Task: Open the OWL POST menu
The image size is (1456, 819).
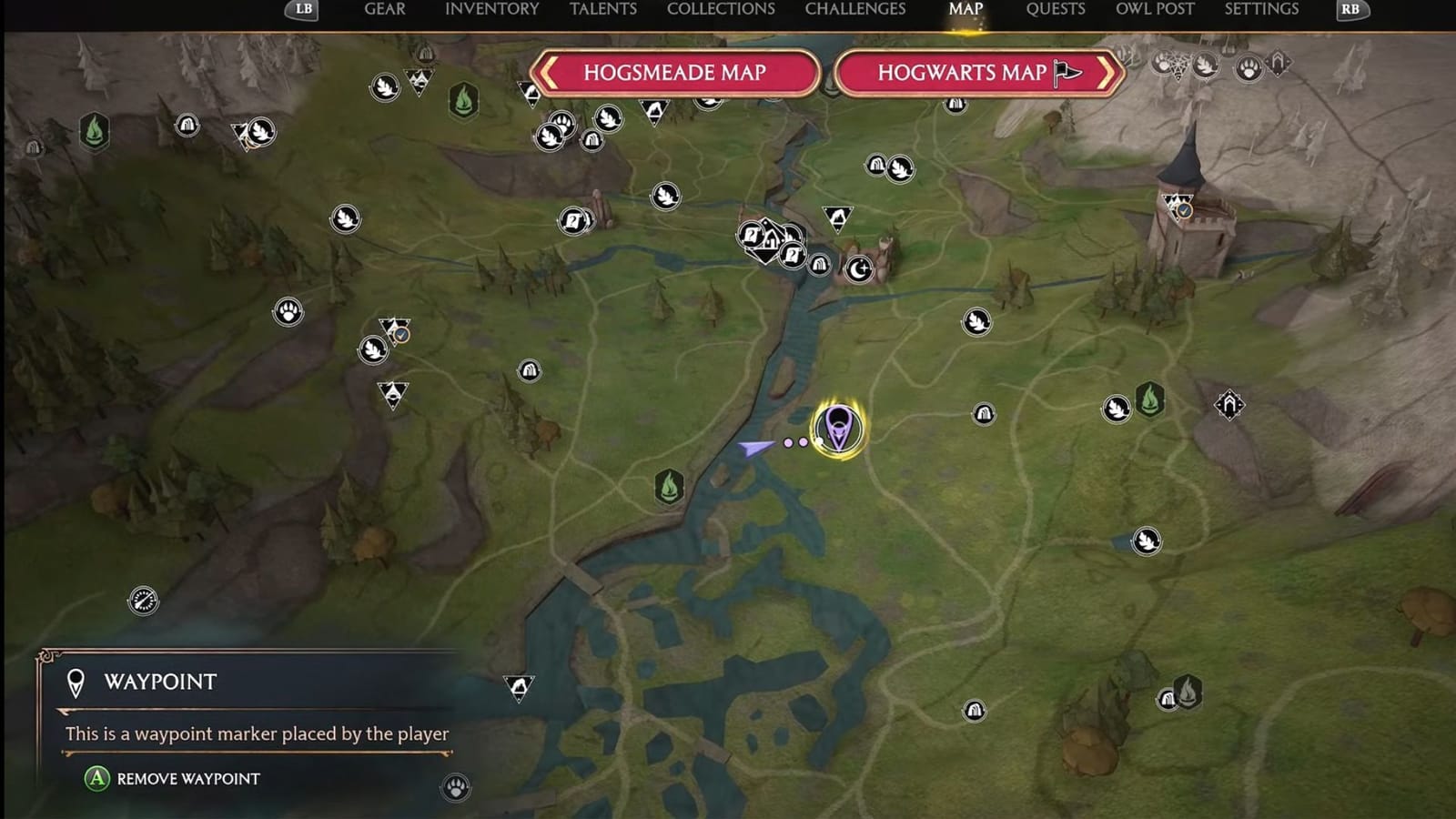Action: pos(1157,8)
